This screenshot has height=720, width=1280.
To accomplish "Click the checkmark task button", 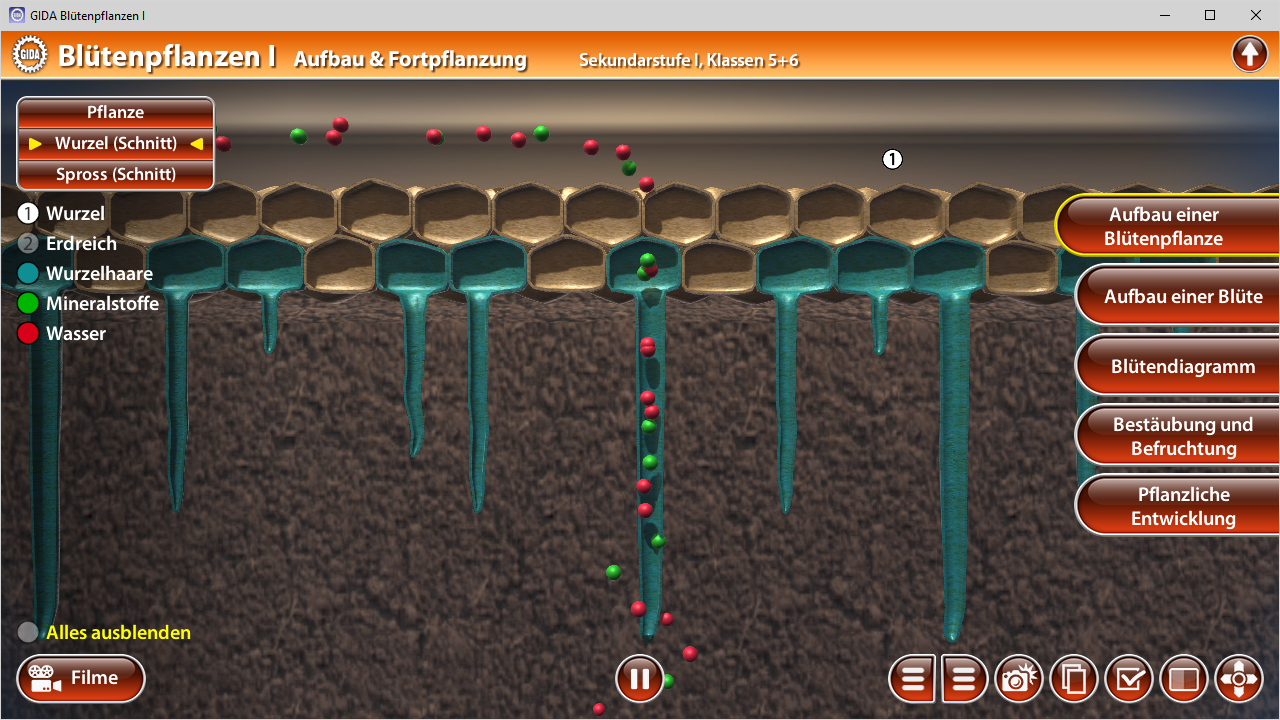I will click(x=1129, y=679).
